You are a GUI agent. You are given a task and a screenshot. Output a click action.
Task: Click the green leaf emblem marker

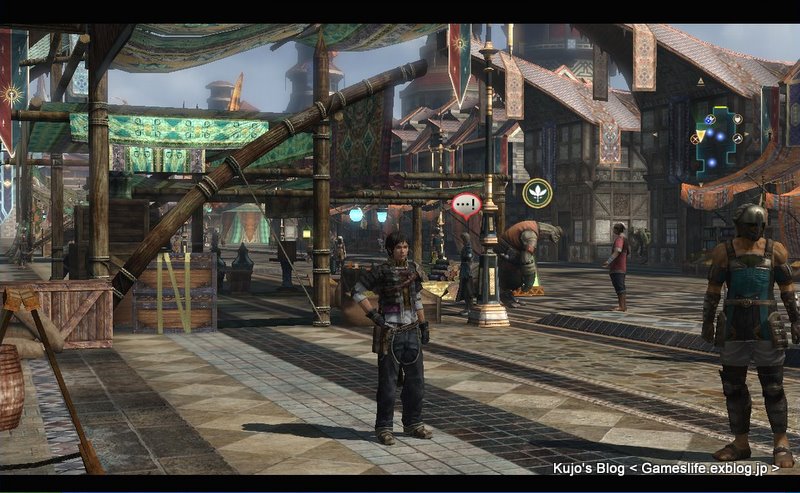coord(537,192)
